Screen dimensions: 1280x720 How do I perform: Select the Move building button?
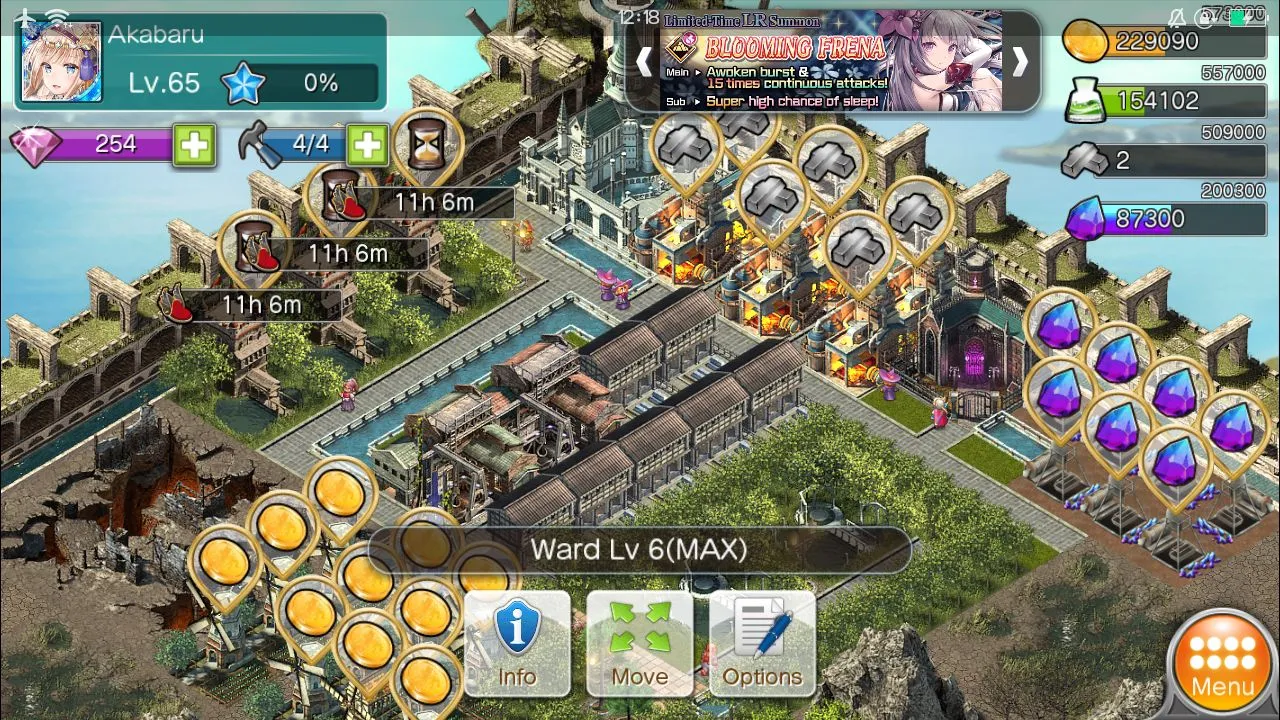(x=639, y=644)
